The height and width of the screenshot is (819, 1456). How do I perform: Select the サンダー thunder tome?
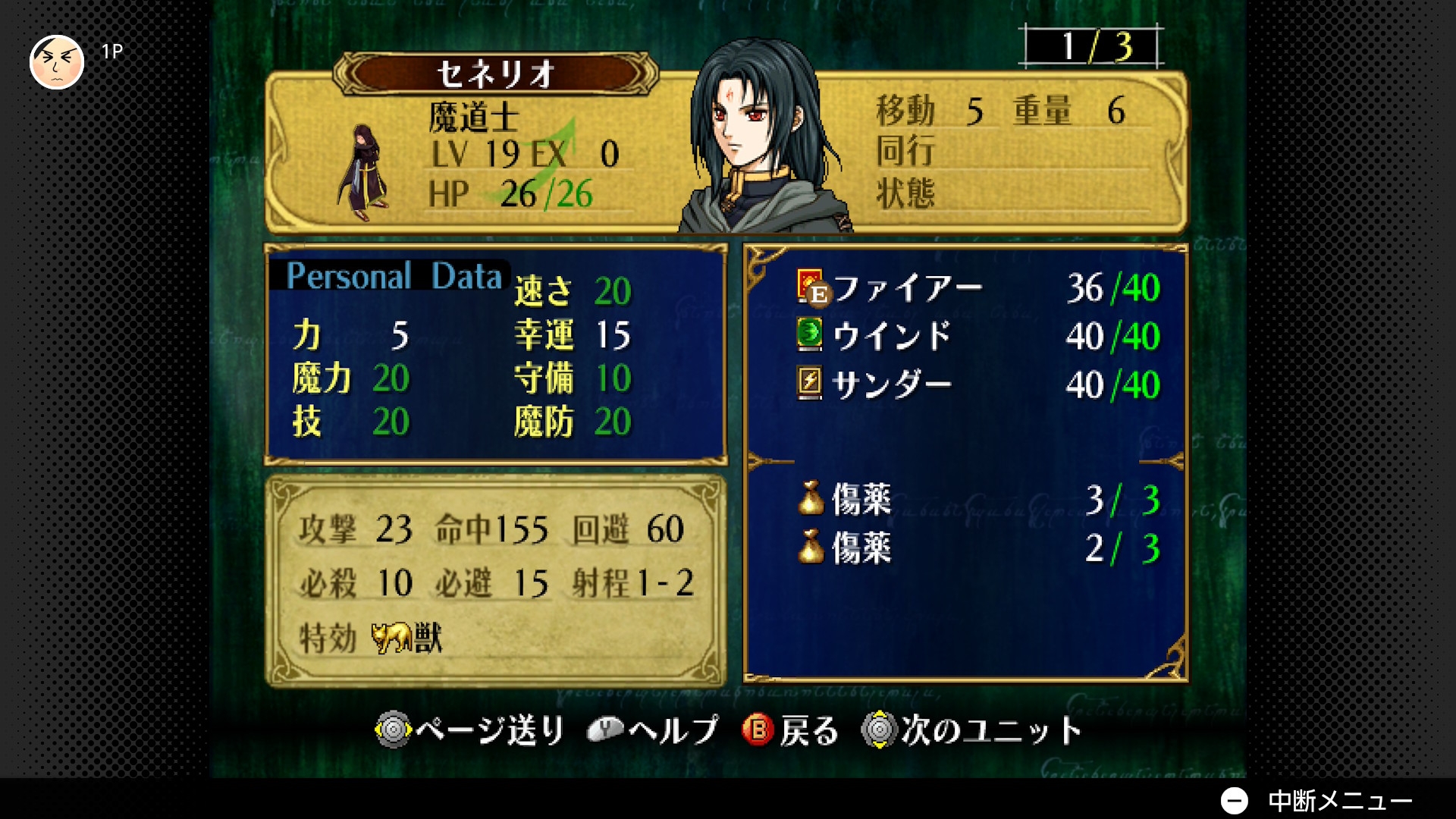(891, 384)
